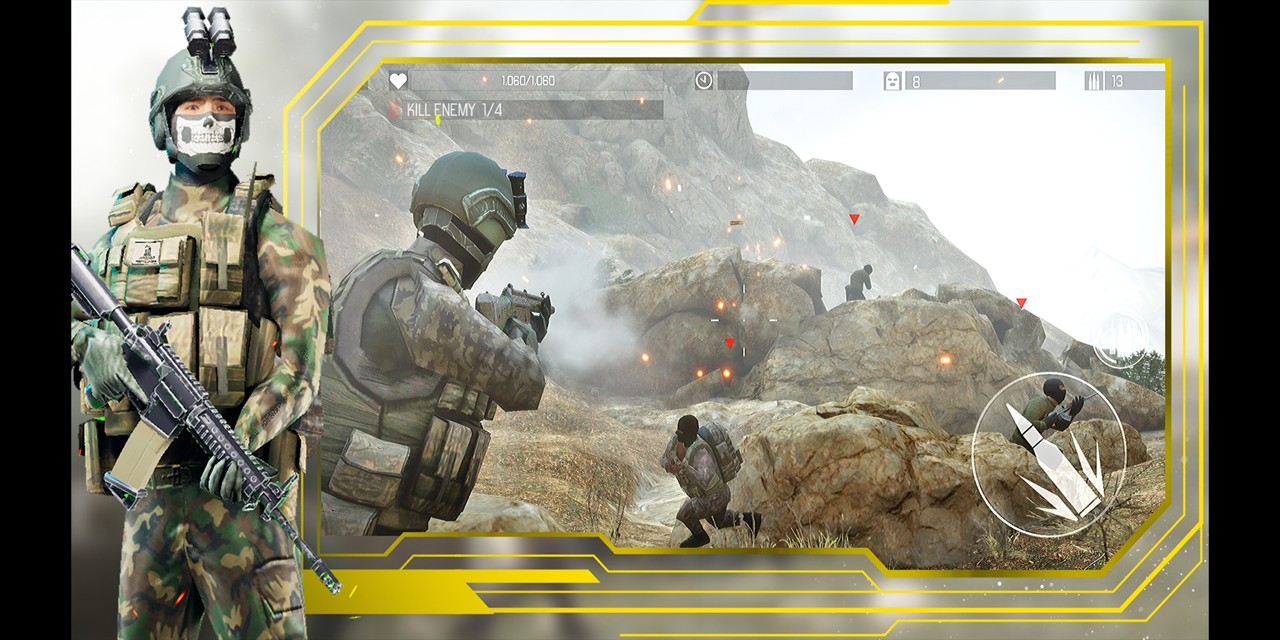Tap the small round reload bullets button

coord(1120,339)
